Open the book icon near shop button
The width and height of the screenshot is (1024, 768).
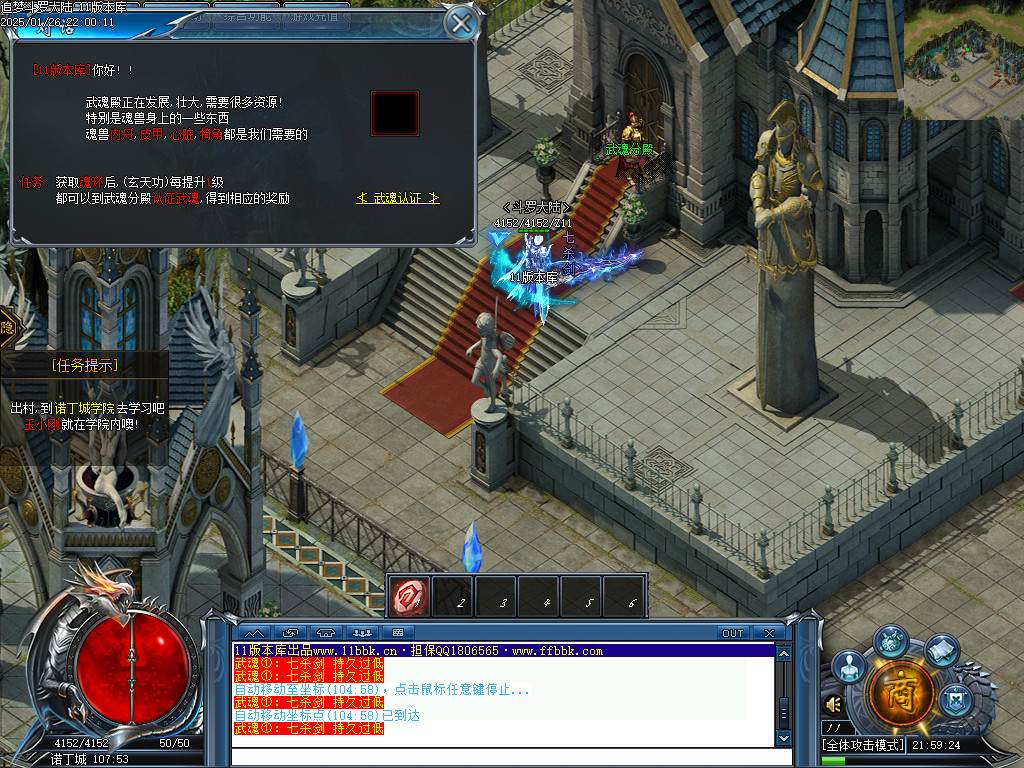941,651
